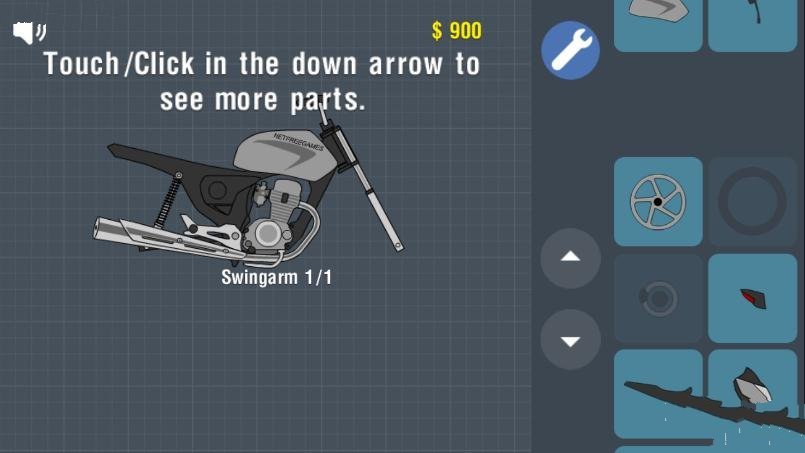Image resolution: width=805 pixels, height=453 pixels.
Task: Toggle the sound speaker icon
Action: point(29,34)
